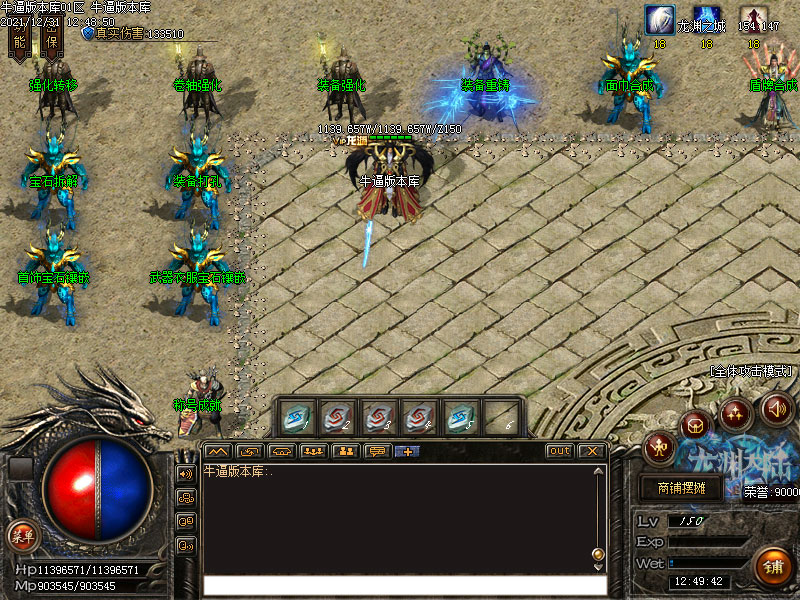
Task: Close the chat panel with X
Action: point(591,451)
